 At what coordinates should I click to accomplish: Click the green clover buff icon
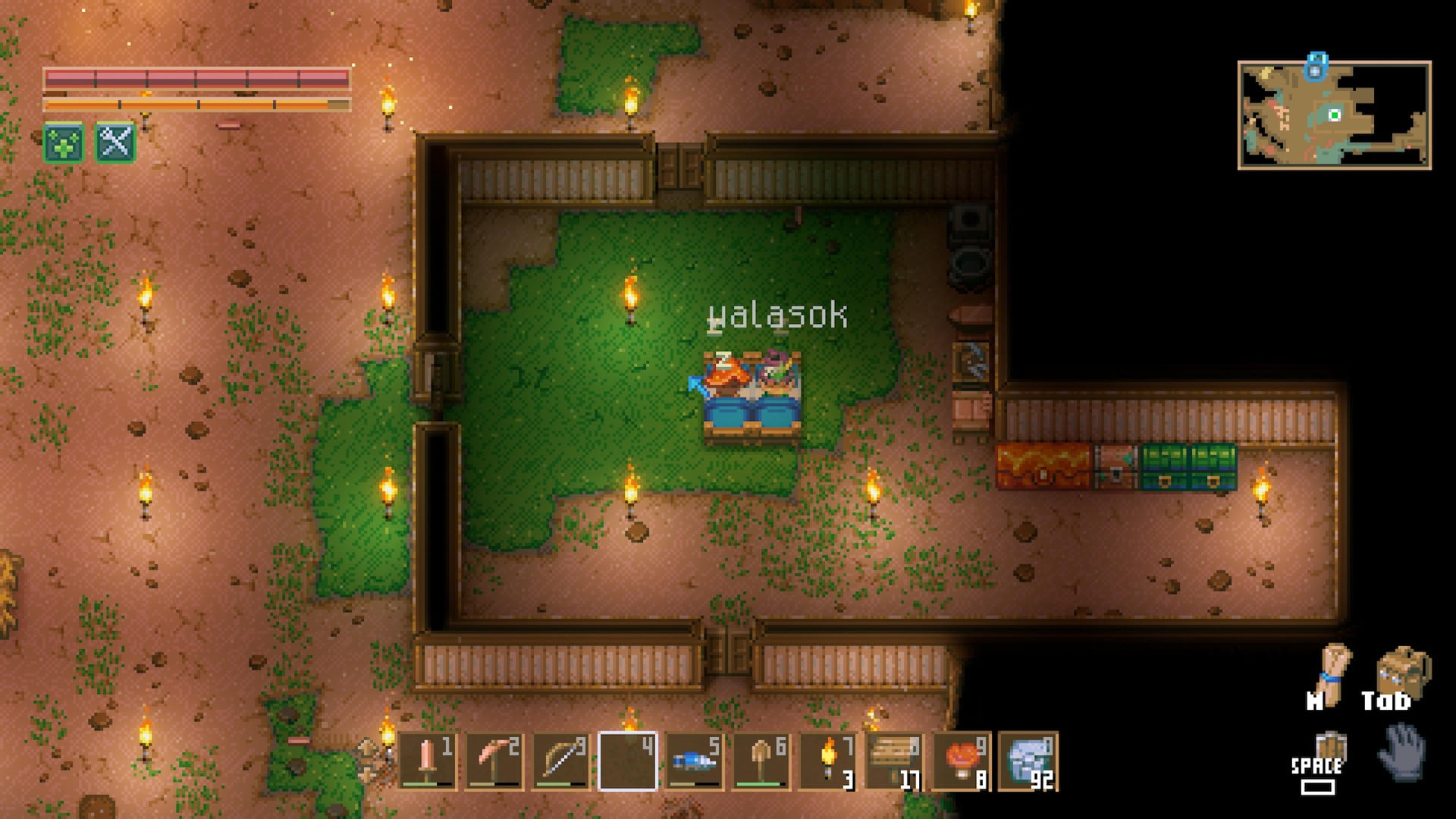64,143
